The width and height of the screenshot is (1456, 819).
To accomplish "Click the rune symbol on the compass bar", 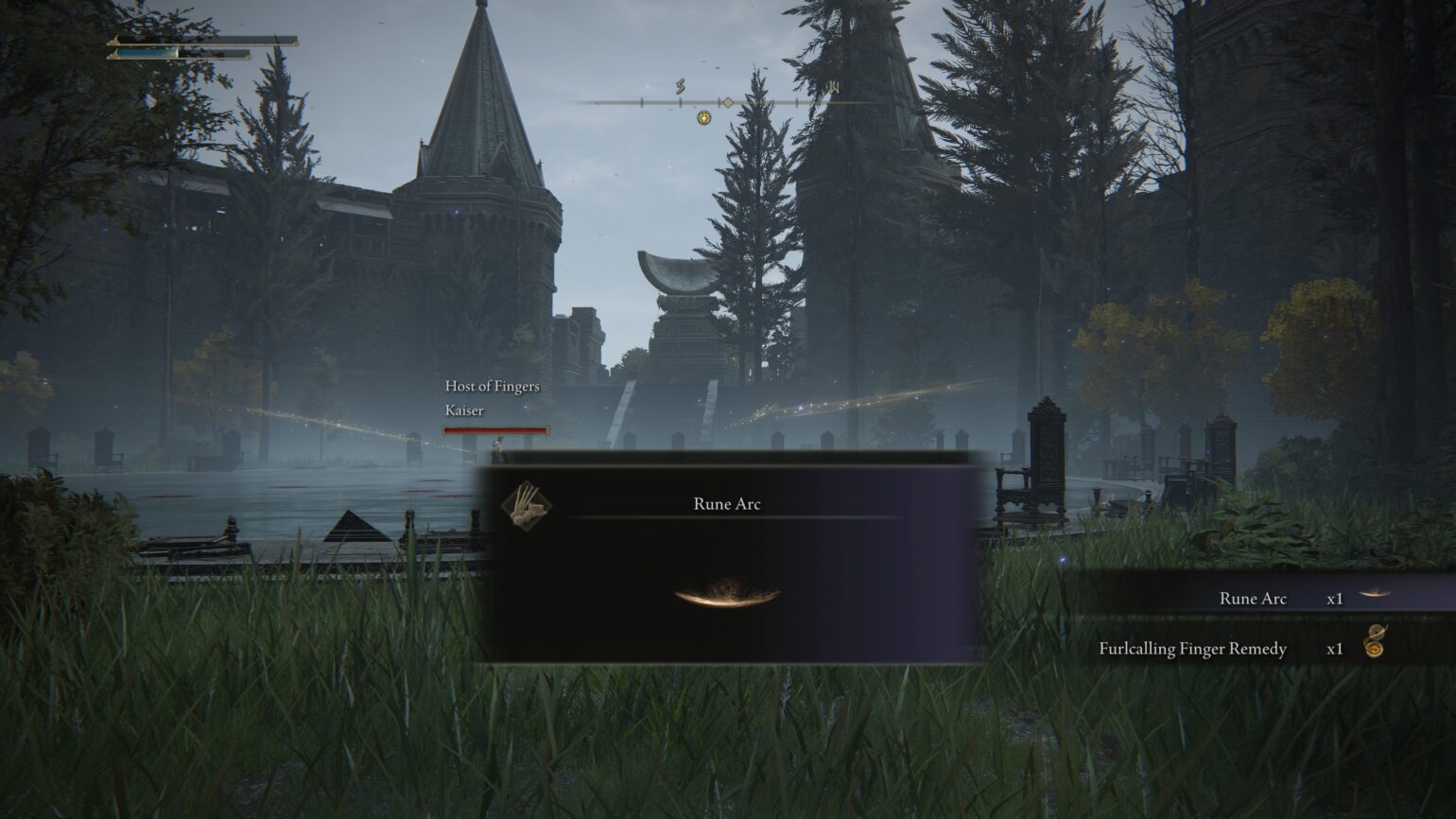I will pyautogui.click(x=679, y=85).
